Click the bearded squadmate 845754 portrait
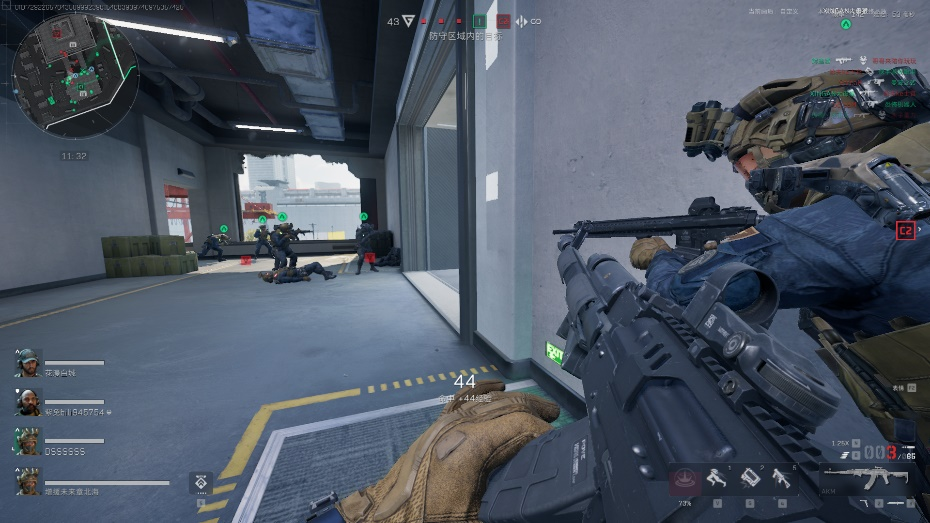The width and height of the screenshot is (930, 523). [x=28, y=401]
